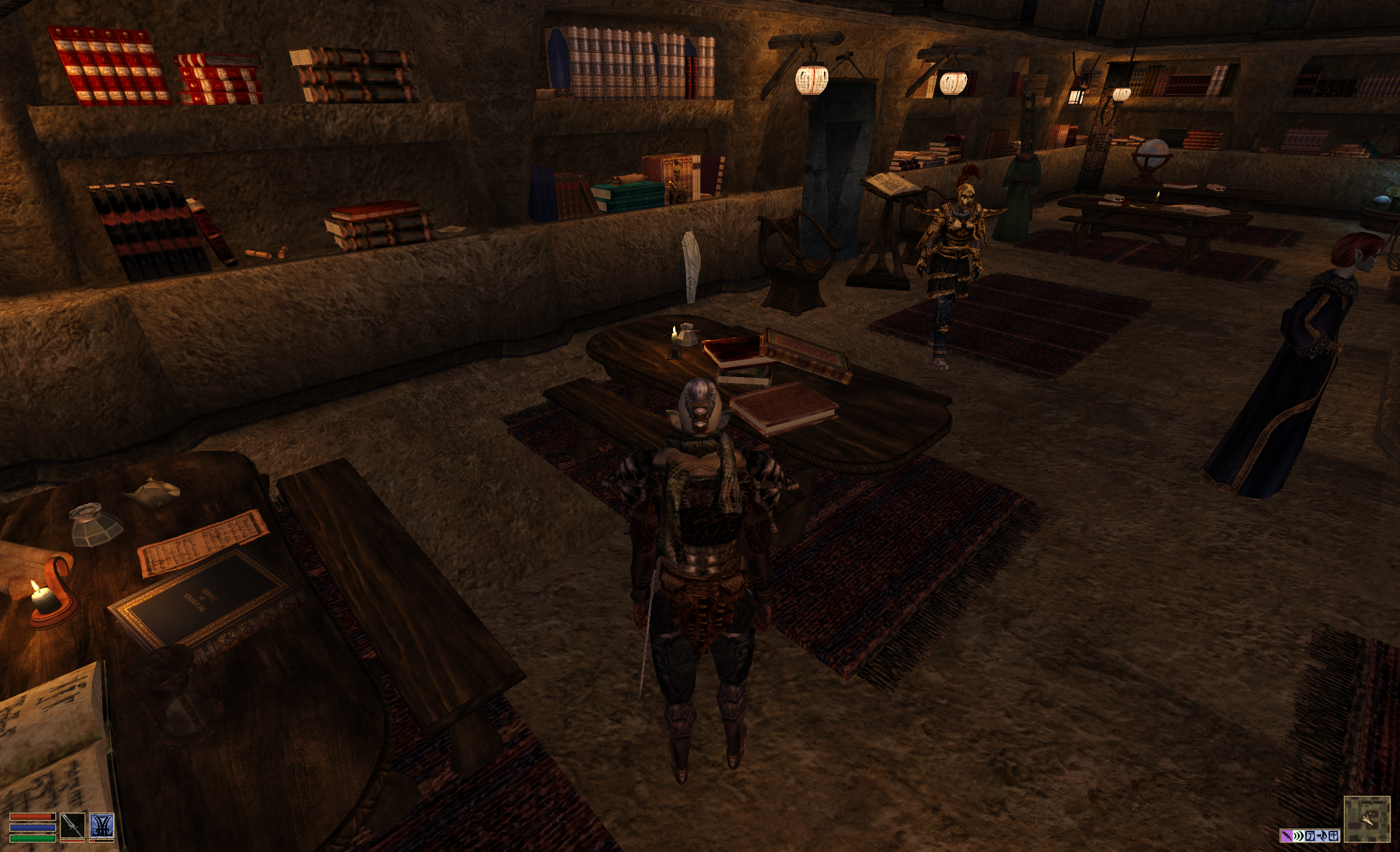This screenshot has height=852, width=1400.
Task: Open the blue active spell icon
Action: pyautogui.click(x=102, y=826)
